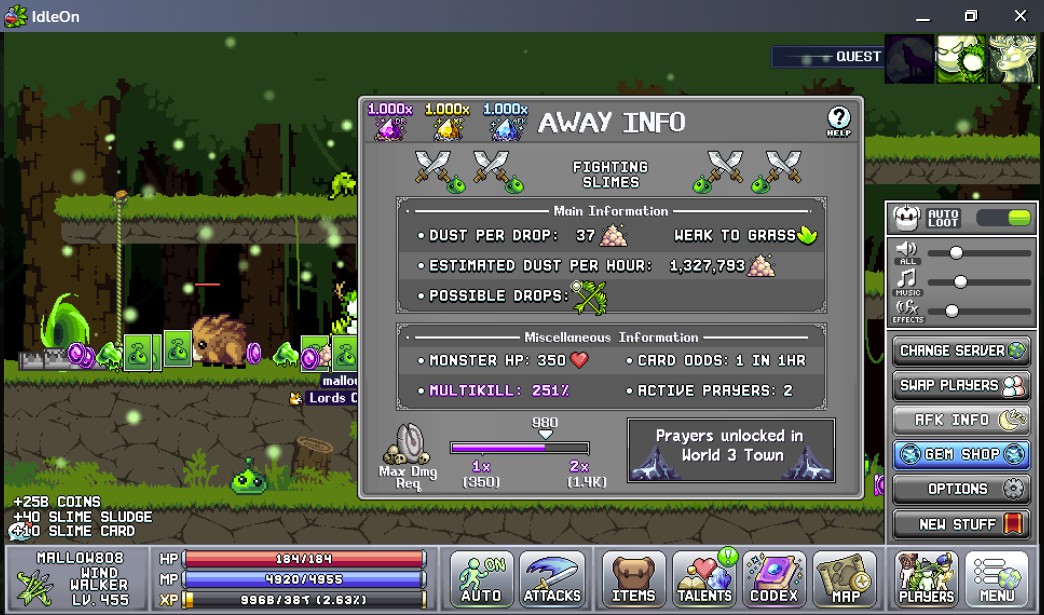This screenshot has height=615, width=1044.
Task: Show the New Stuff list
Action: point(960,524)
